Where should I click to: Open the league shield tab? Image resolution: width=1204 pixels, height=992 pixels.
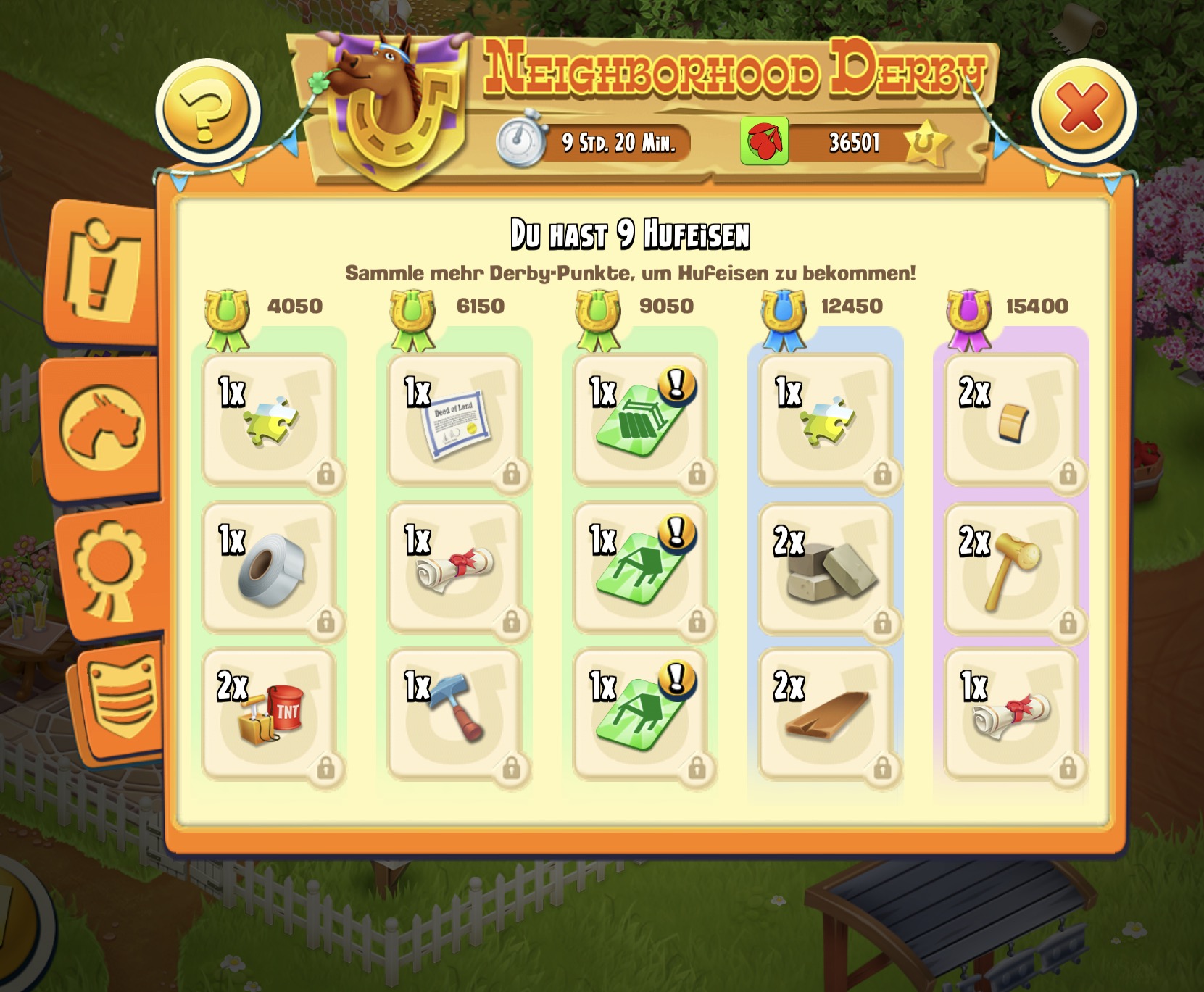pyautogui.click(x=120, y=699)
